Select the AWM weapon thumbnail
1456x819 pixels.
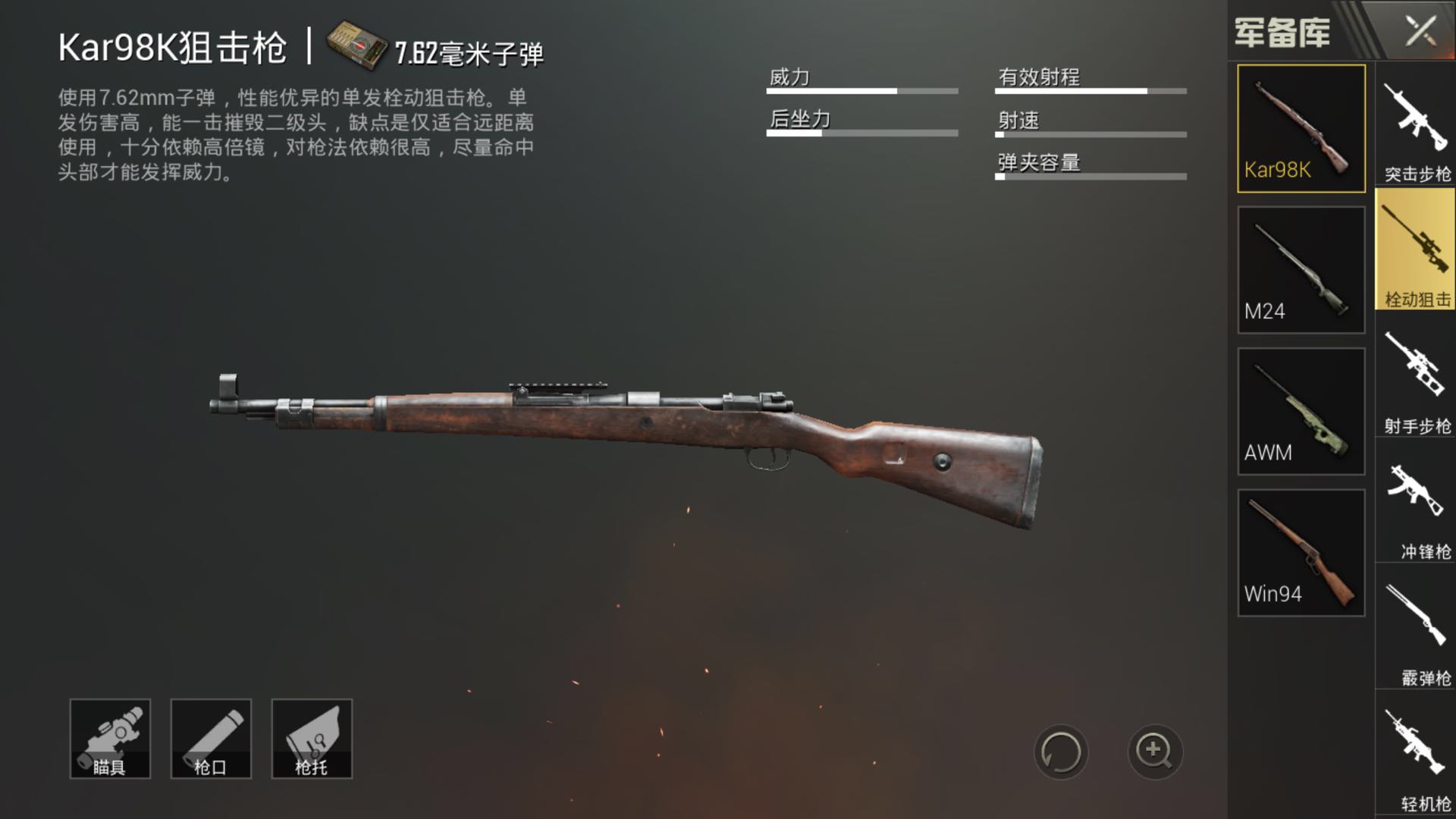point(1300,409)
